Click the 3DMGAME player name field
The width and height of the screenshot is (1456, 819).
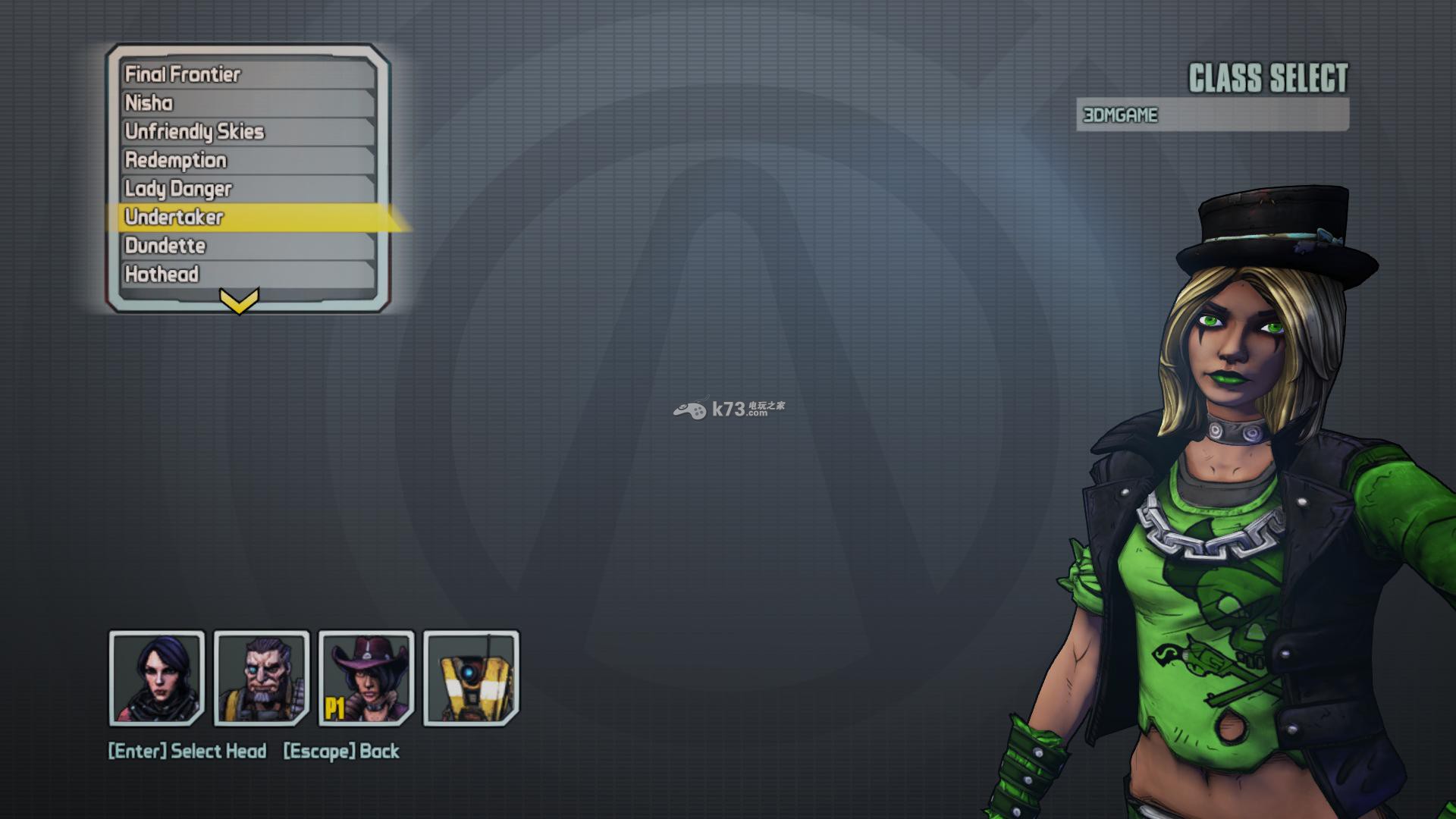pyautogui.click(x=1212, y=115)
